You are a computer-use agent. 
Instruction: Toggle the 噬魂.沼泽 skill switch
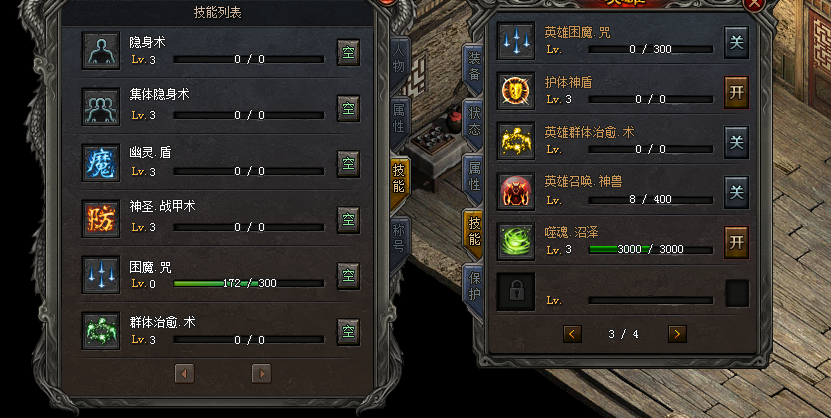[x=737, y=241]
